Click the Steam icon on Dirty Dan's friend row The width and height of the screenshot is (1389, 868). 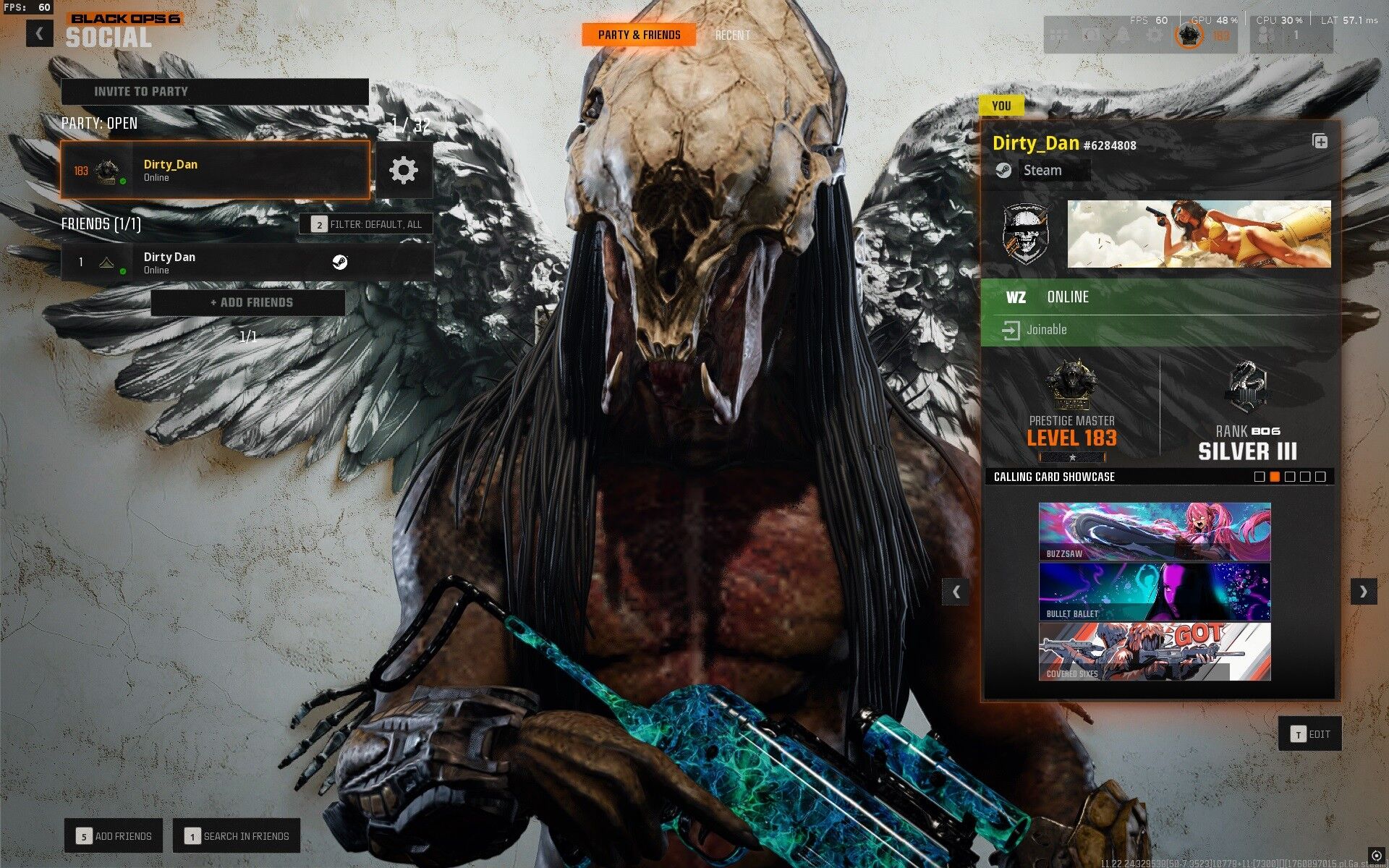[x=340, y=263]
